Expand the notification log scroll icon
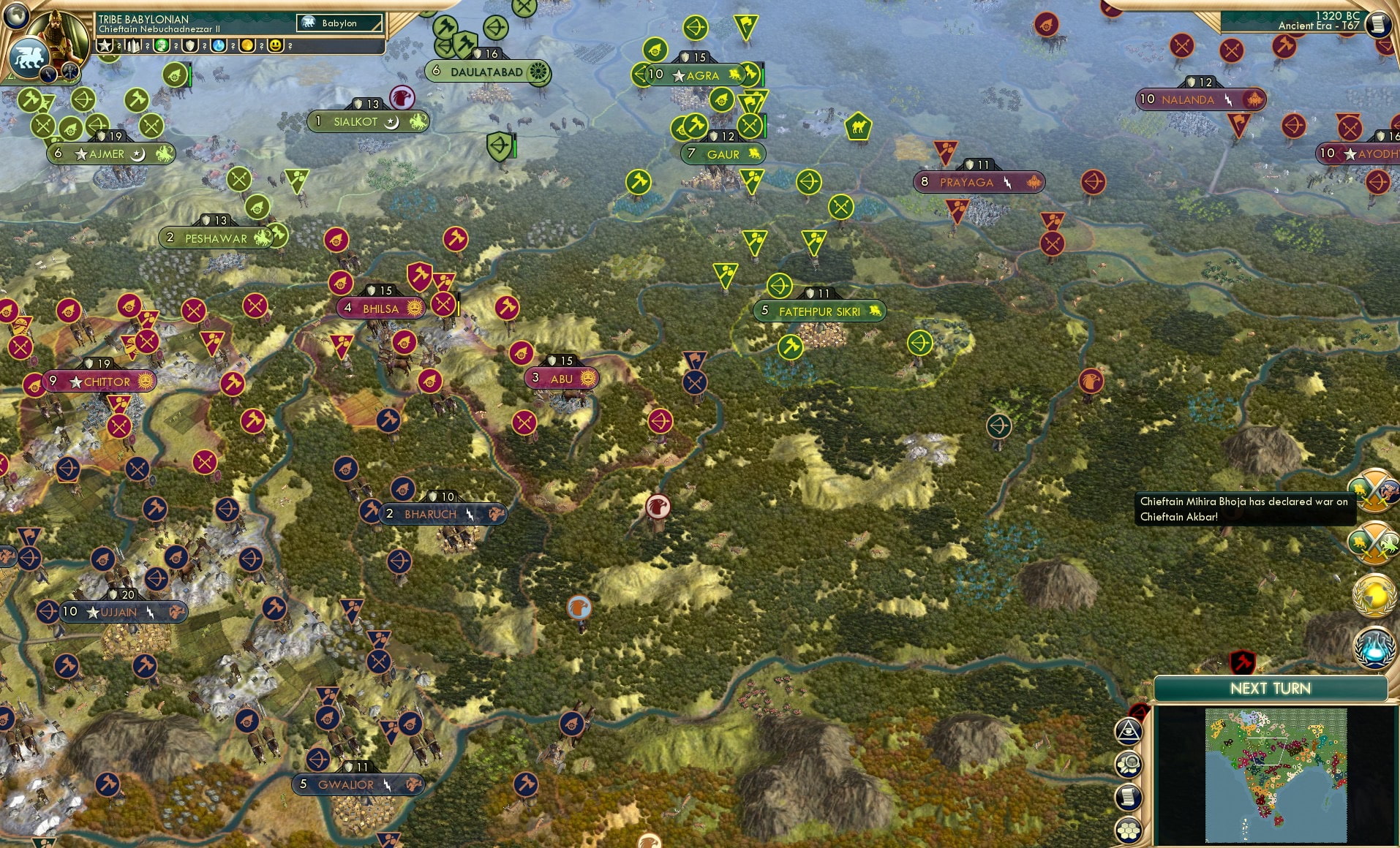Image resolution: width=1400 pixels, height=848 pixels. [x=1128, y=796]
